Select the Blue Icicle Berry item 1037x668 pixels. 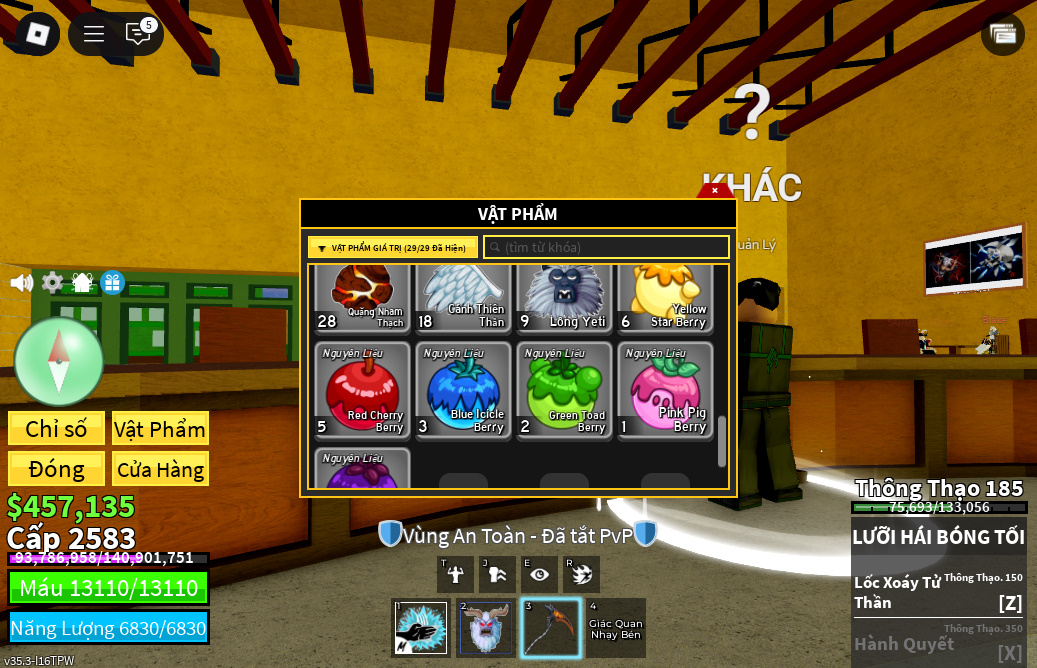pyautogui.click(x=464, y=391)
